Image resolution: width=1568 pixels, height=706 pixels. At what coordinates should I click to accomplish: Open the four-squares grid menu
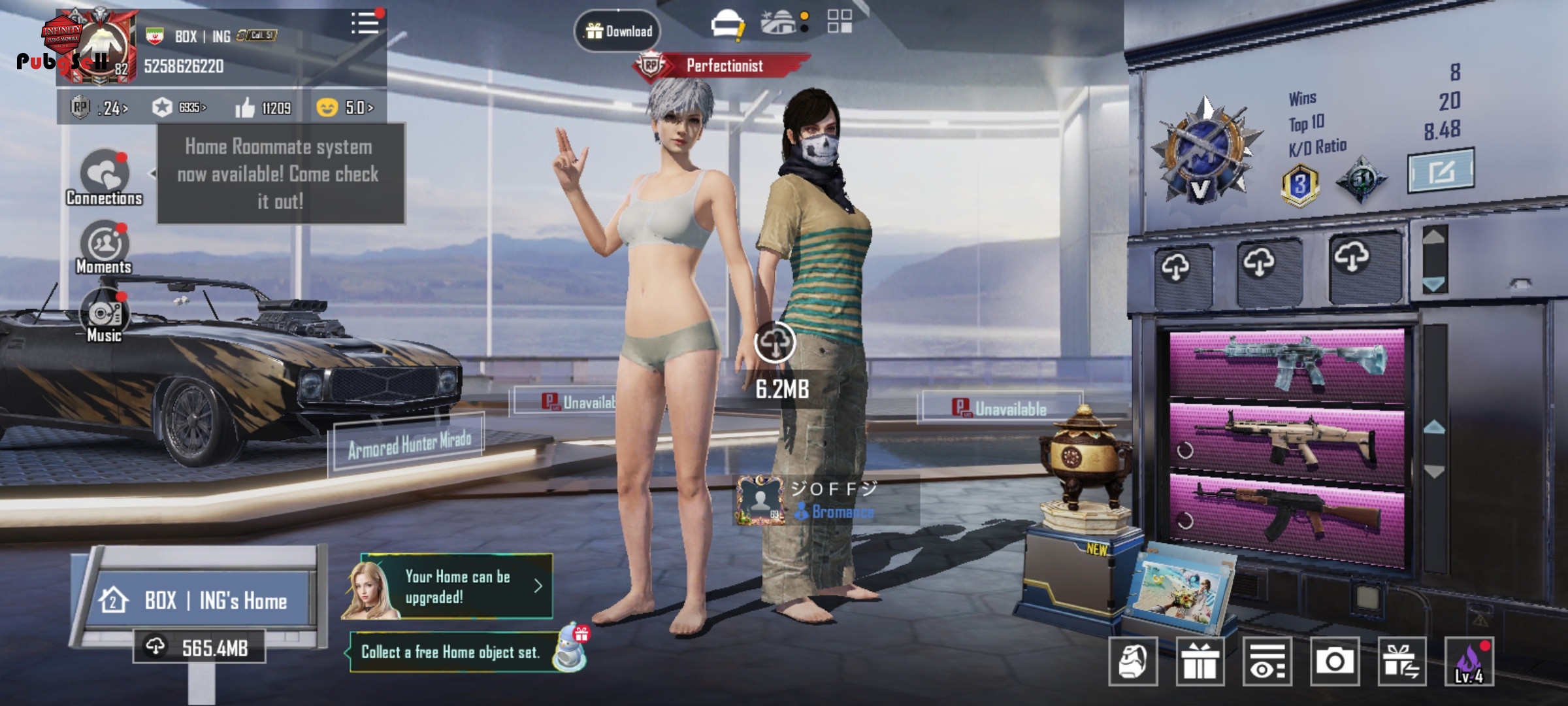[840, 21]
